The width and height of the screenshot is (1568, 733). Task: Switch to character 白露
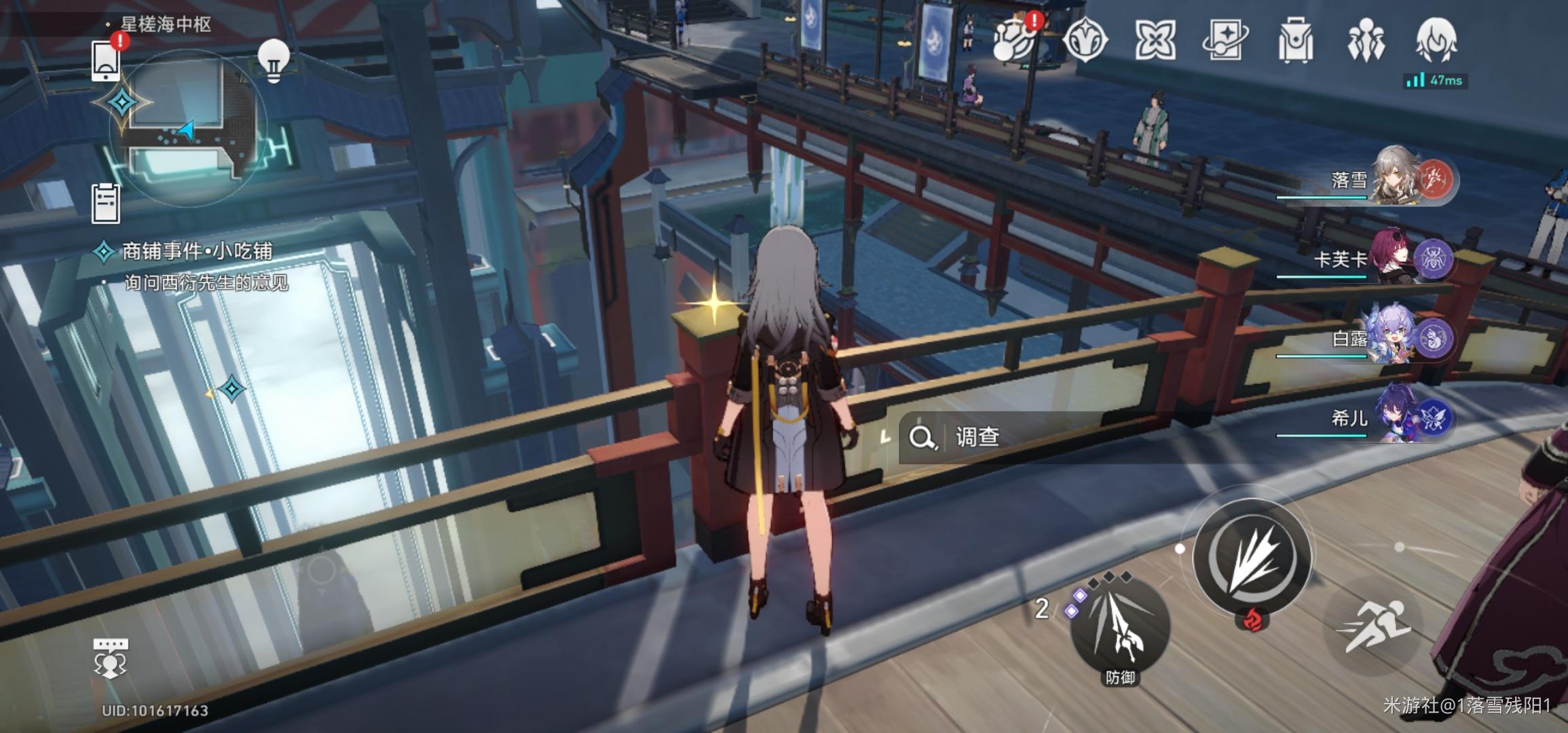(x=1398, y=338)
